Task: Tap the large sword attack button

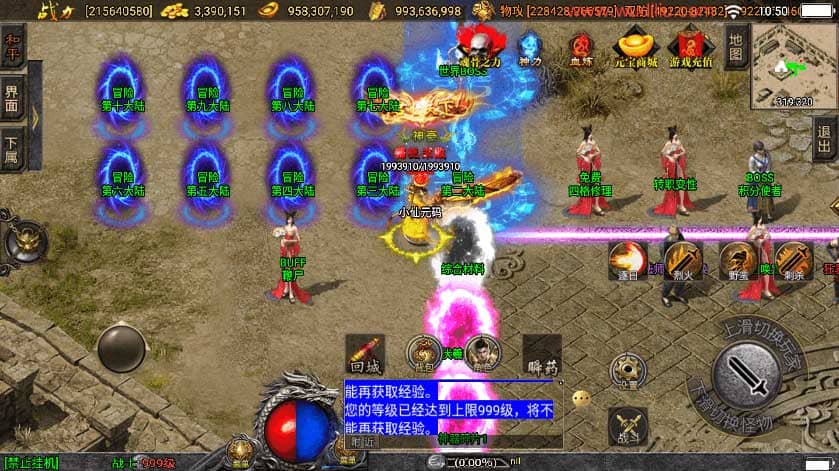Action: 751,374
